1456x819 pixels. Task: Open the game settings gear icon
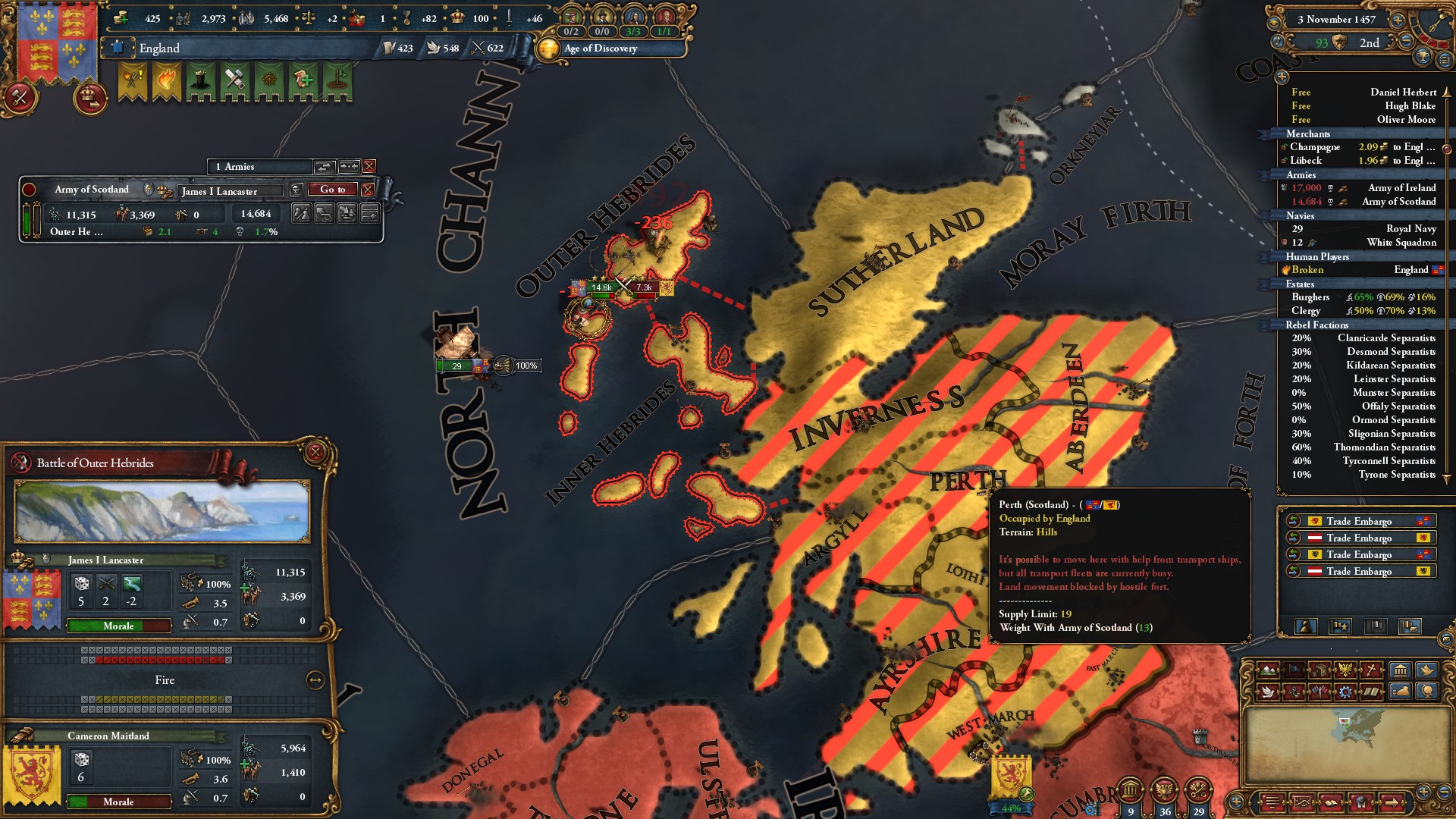[x=1345, y=692]
